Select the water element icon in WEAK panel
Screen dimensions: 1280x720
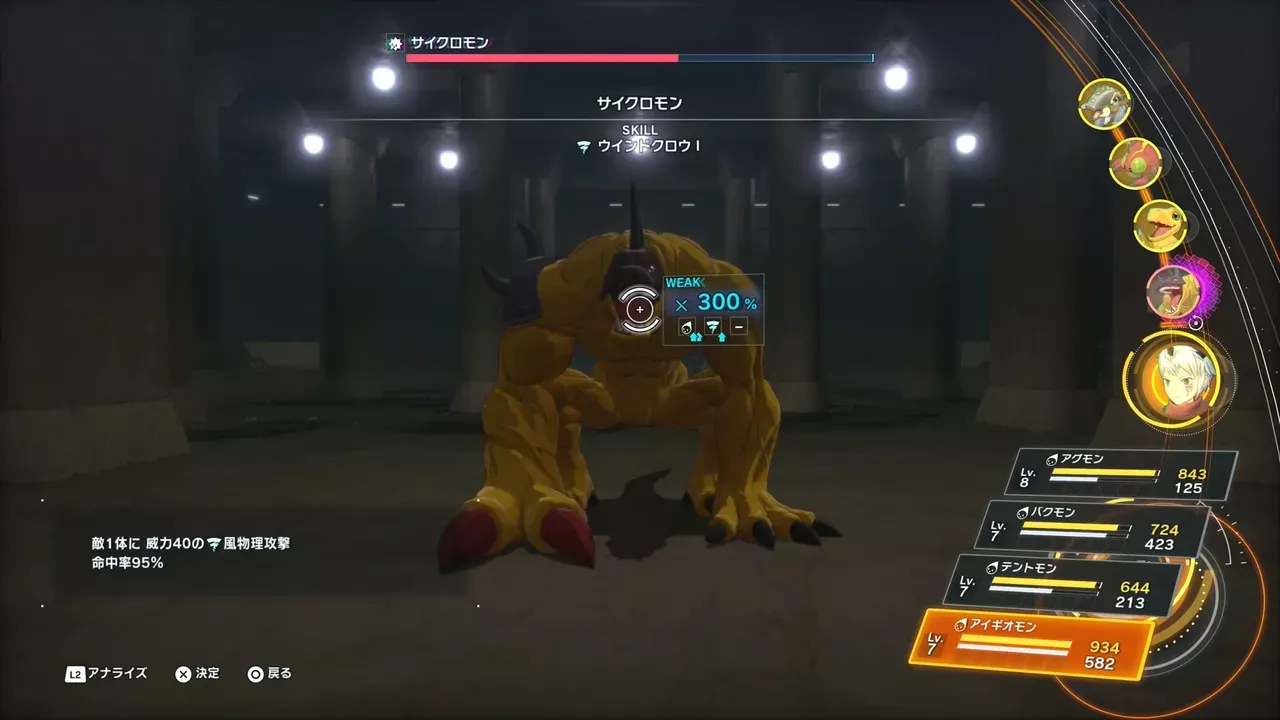(x=687, y=326)
